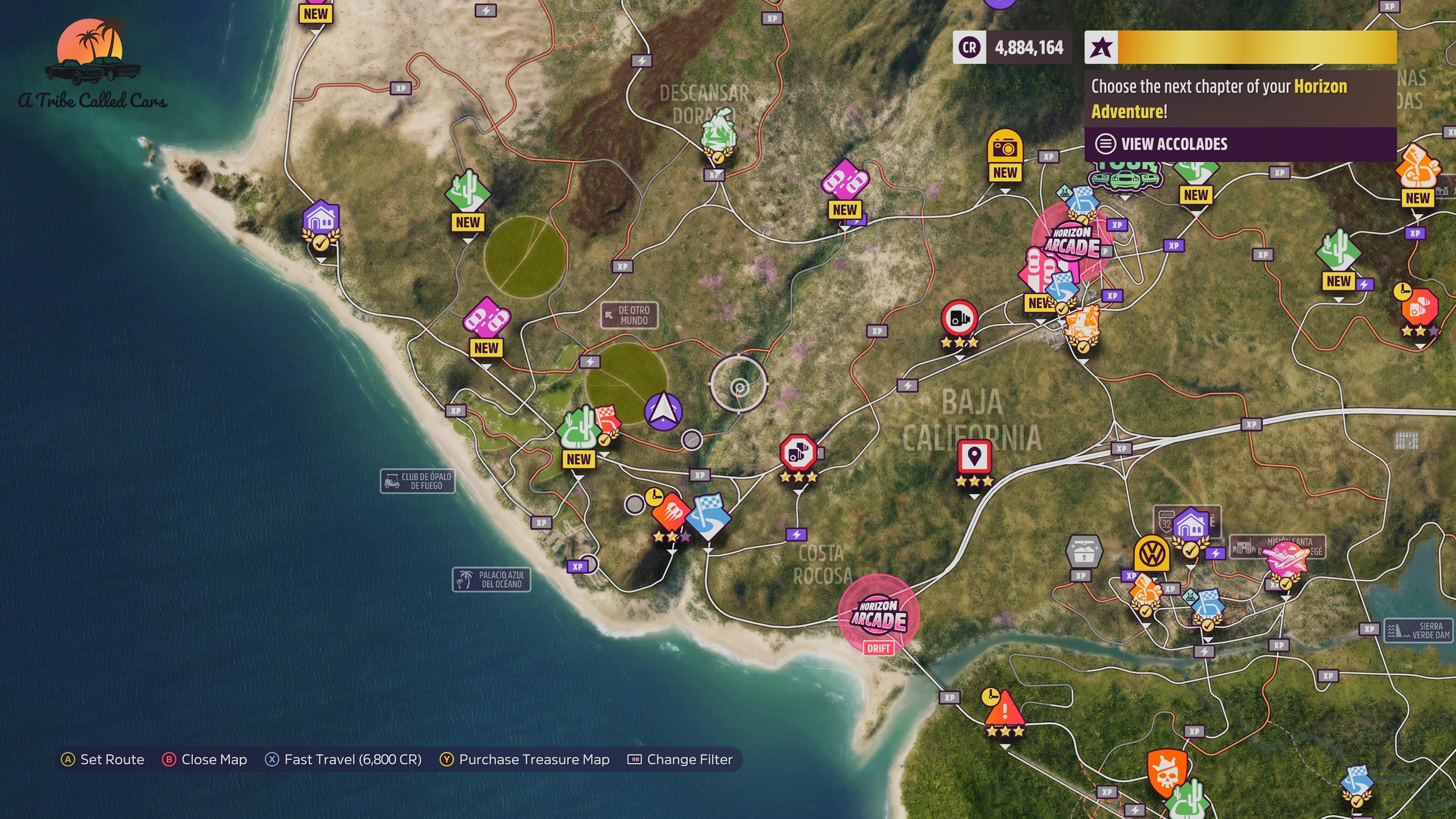Click the pink airplane showcase marker
The height and width of the screenshot is (819, 1456).
[x=1286, y=560]
